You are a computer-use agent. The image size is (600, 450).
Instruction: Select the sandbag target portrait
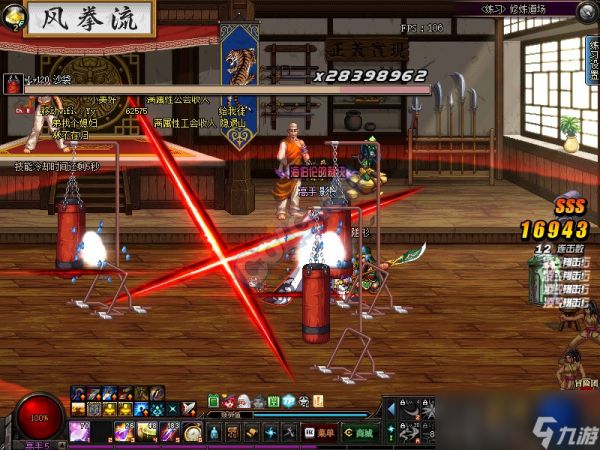(12, 84)
